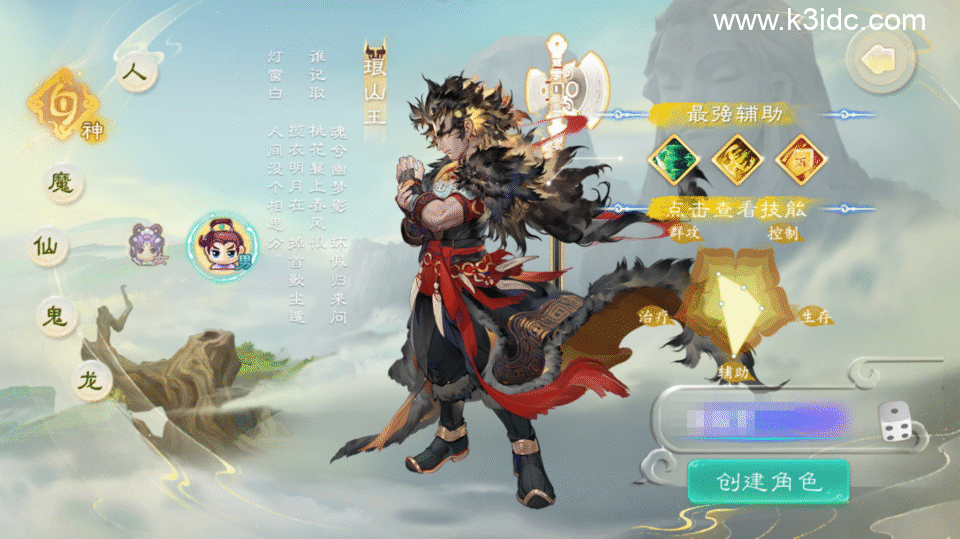Switch to the 鬼 race tab

(x=55, y=313)
